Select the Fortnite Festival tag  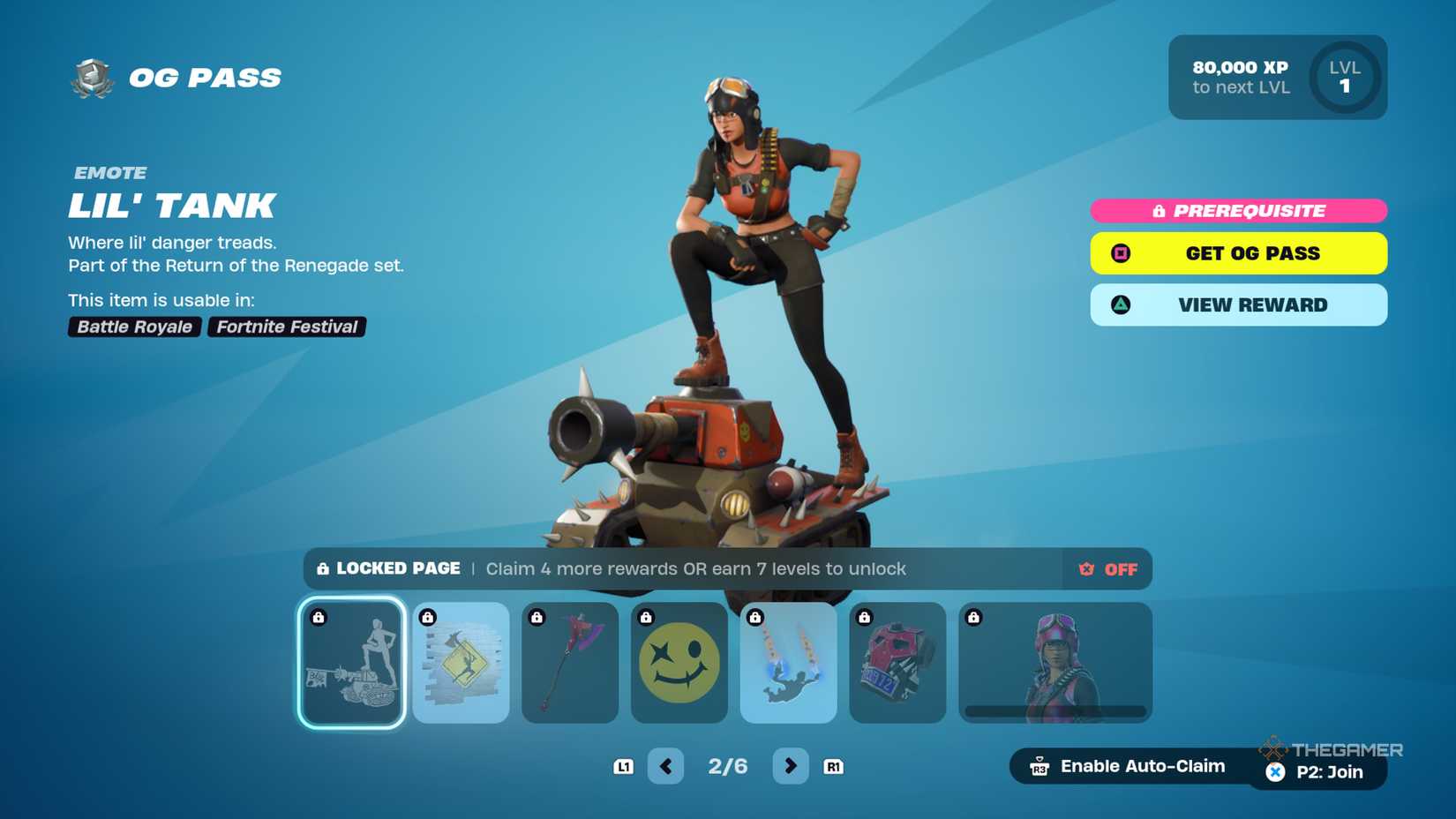285,327
